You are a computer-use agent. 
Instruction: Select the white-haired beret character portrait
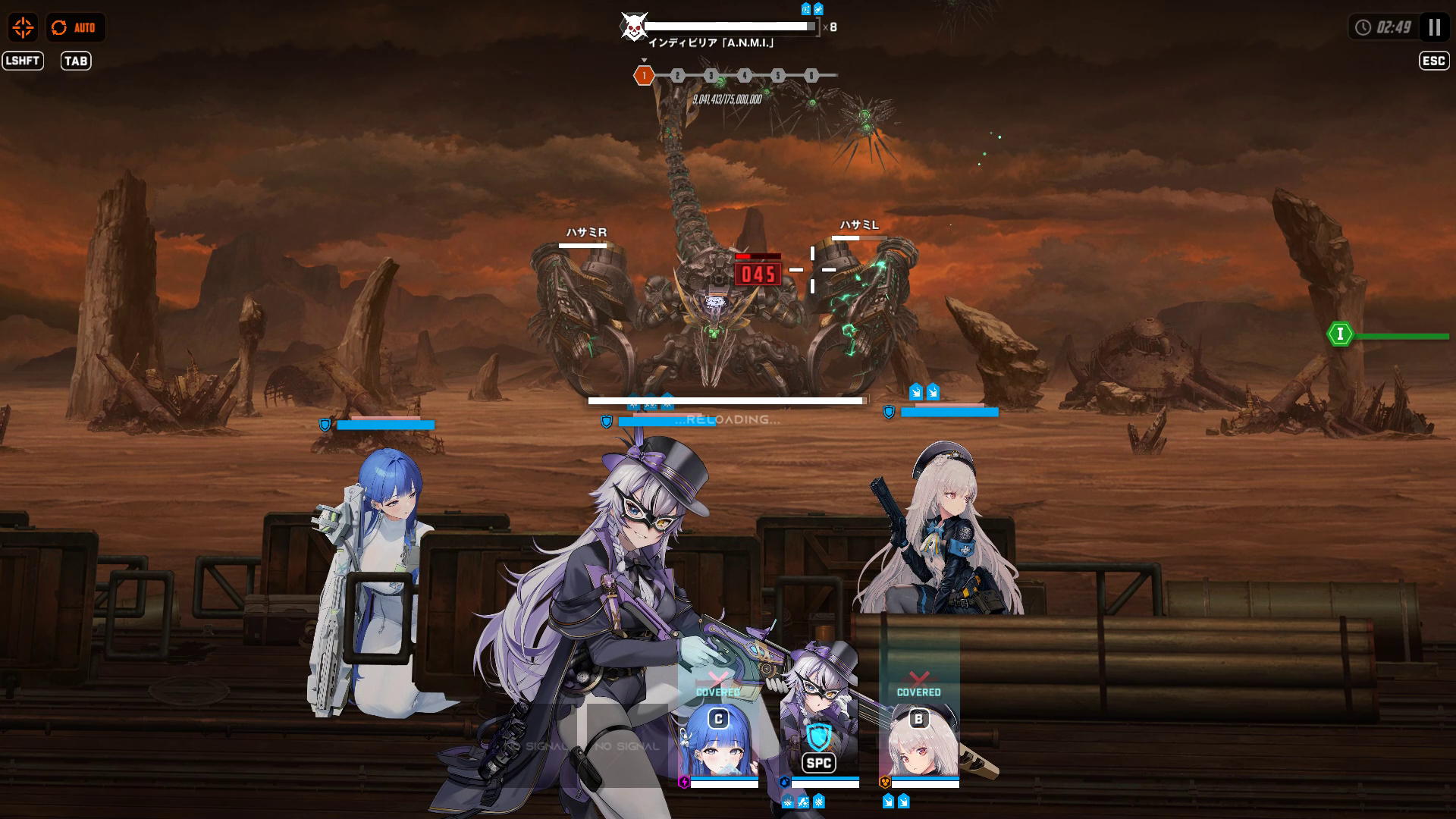click(919, 742)
